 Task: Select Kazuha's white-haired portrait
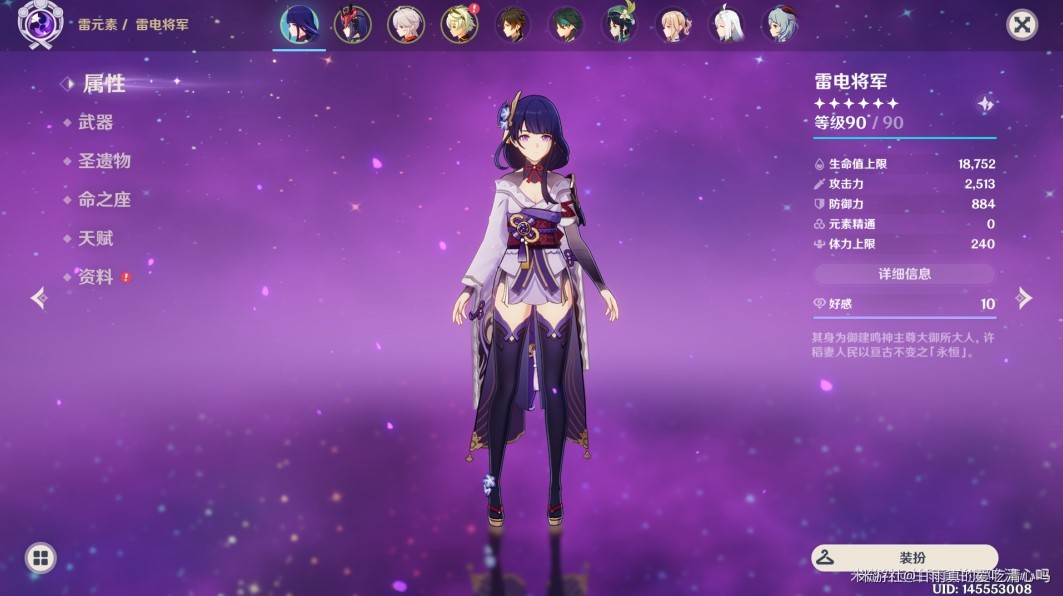click(406, 24)
